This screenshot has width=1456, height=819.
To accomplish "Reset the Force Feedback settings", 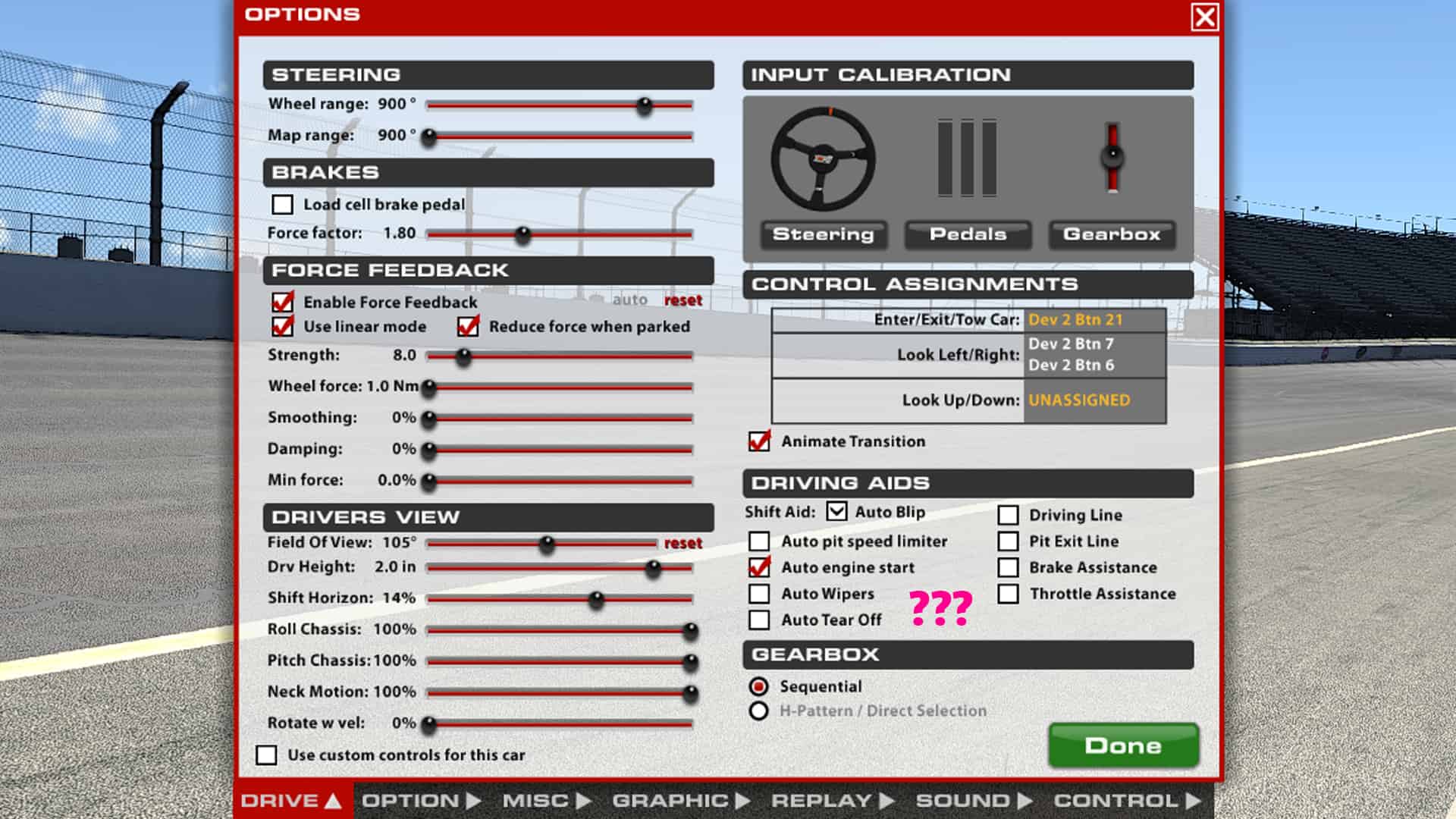I will (682, 300).
